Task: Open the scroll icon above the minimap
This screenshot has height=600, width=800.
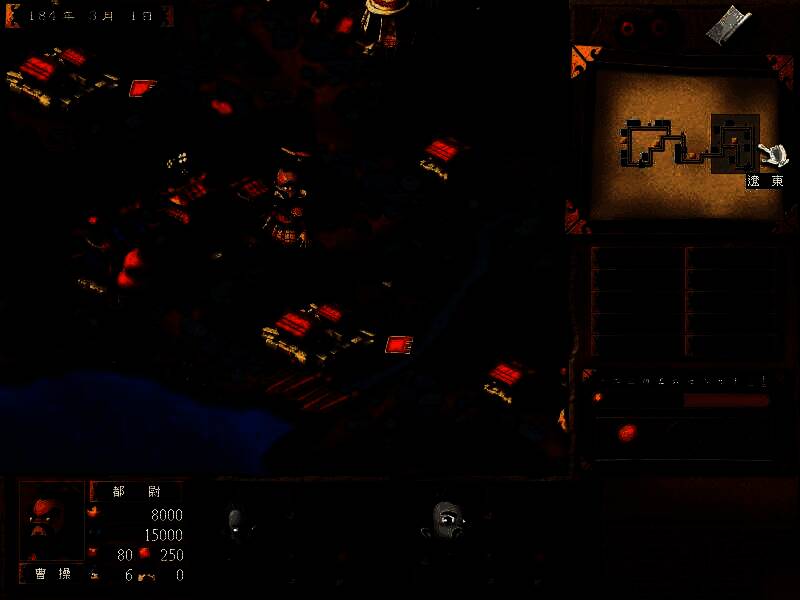Action: click(x=728, y=25)
